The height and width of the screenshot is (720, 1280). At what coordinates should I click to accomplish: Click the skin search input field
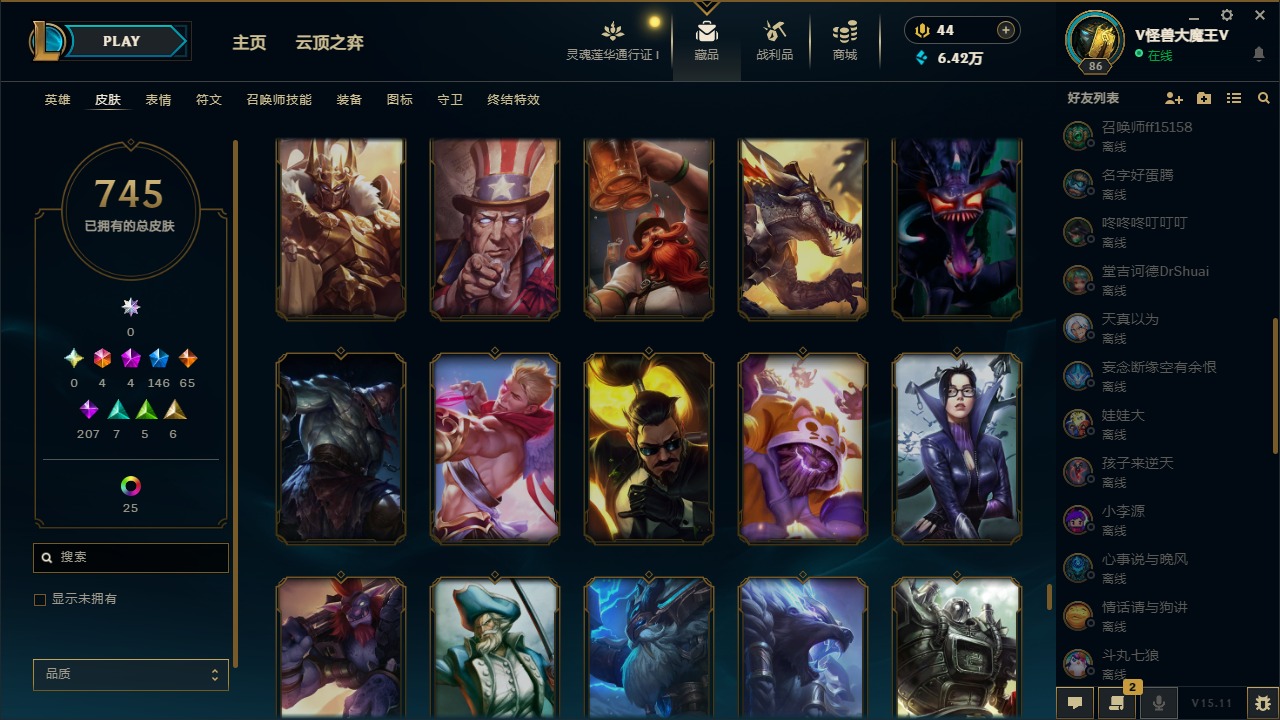(130, 557)
